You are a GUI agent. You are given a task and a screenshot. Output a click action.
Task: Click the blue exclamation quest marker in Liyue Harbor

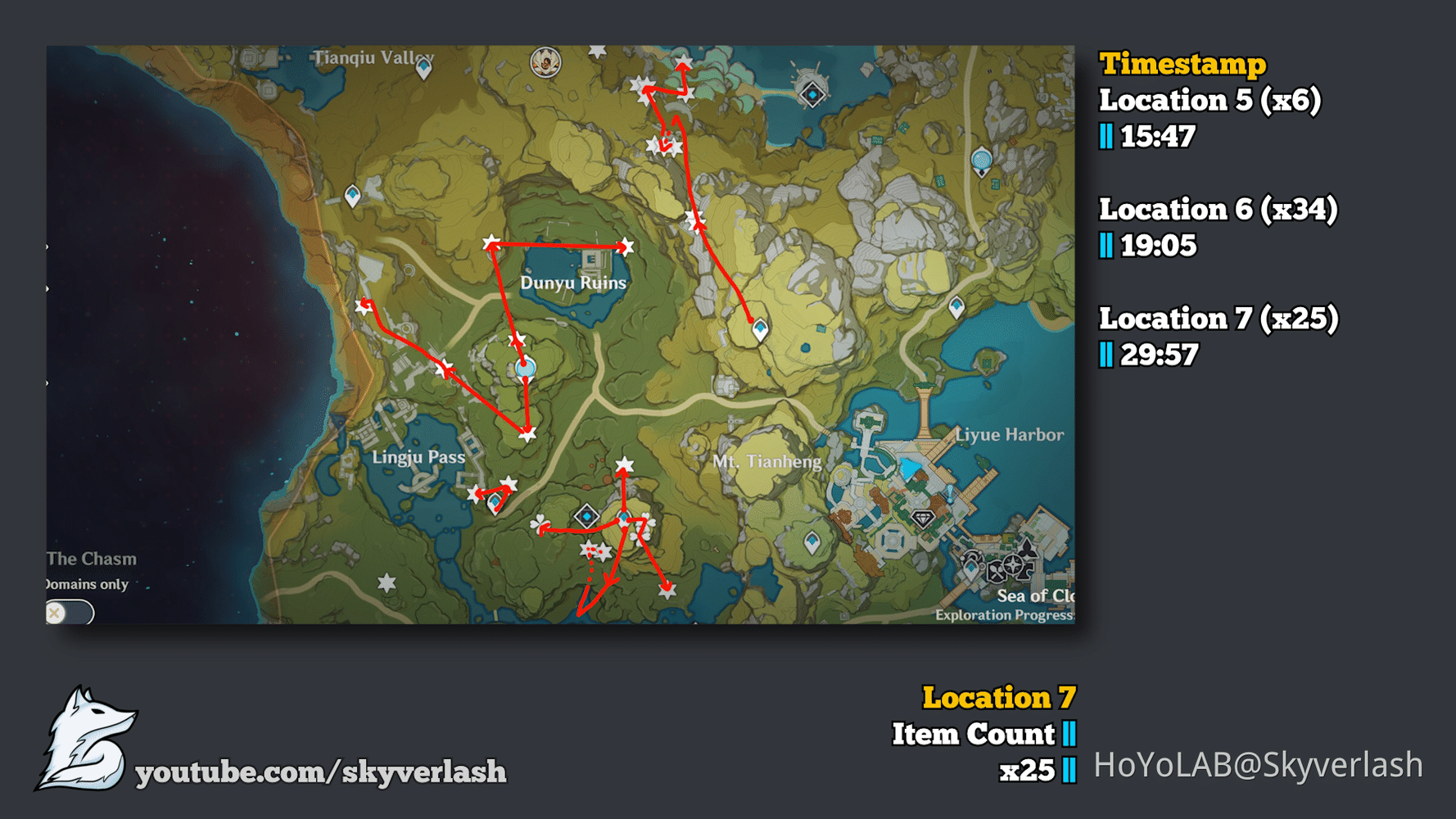coord(949,493)
